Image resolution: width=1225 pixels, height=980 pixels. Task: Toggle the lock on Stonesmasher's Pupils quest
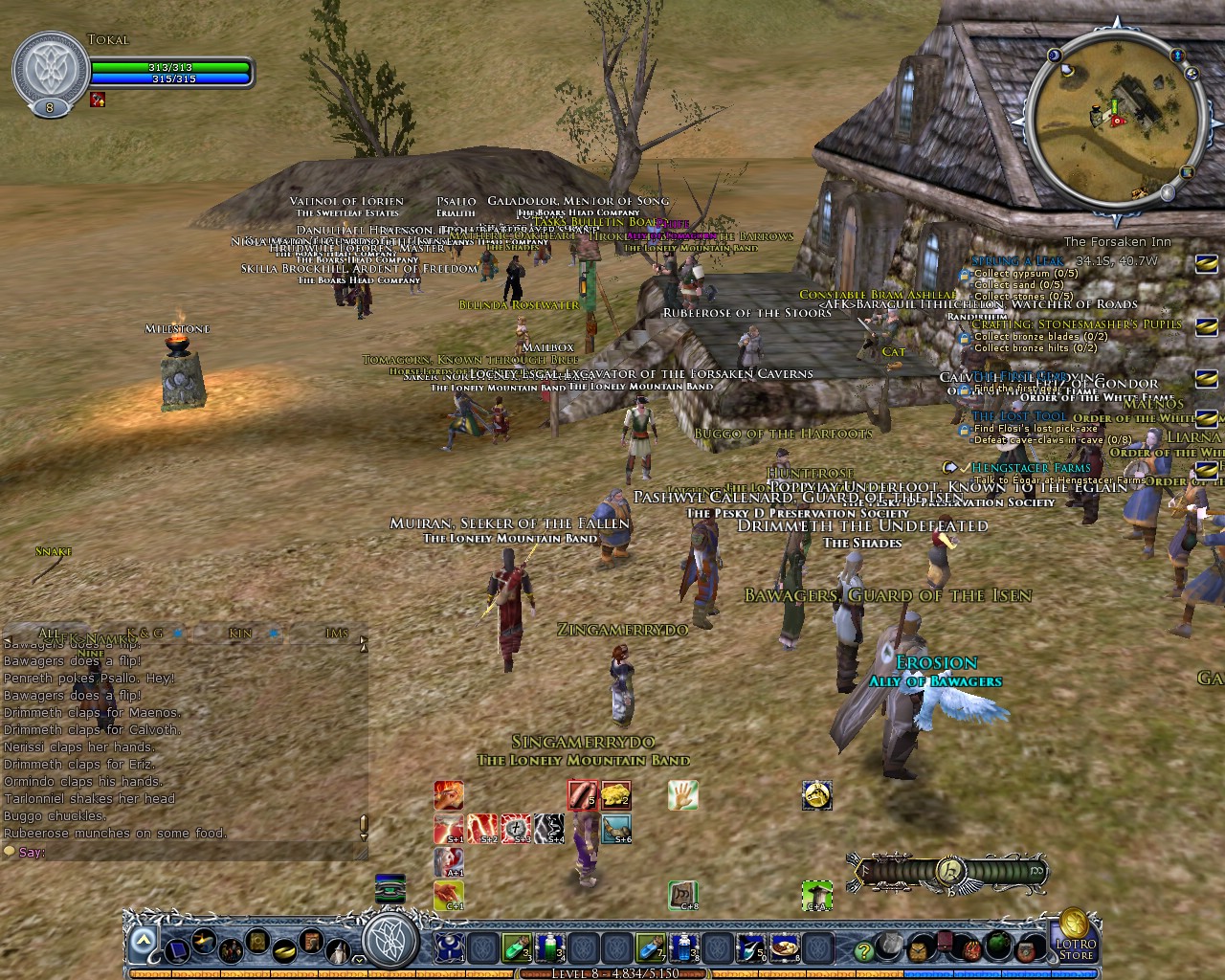pyautogui.click(x=965, y=336)
